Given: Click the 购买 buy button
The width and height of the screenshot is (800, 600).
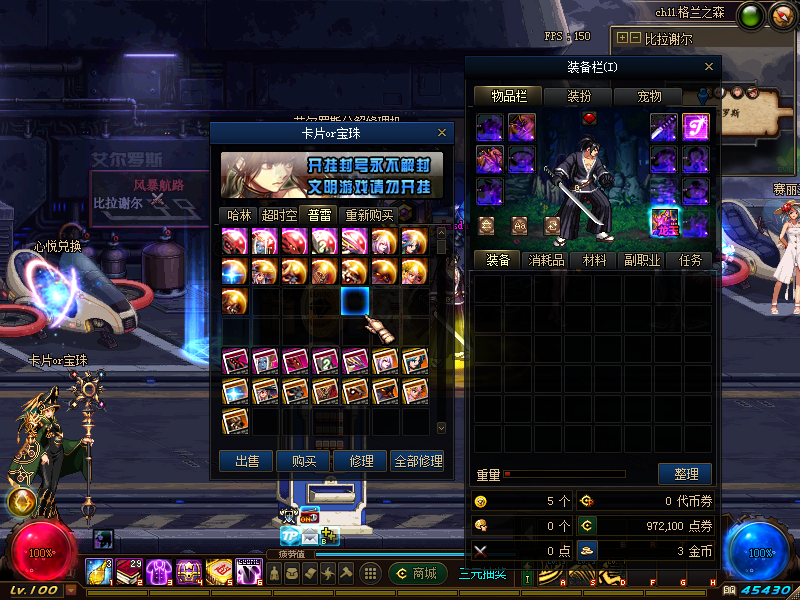Looking at the screenshot, I should pyautogui.click(x=304, y=461).
